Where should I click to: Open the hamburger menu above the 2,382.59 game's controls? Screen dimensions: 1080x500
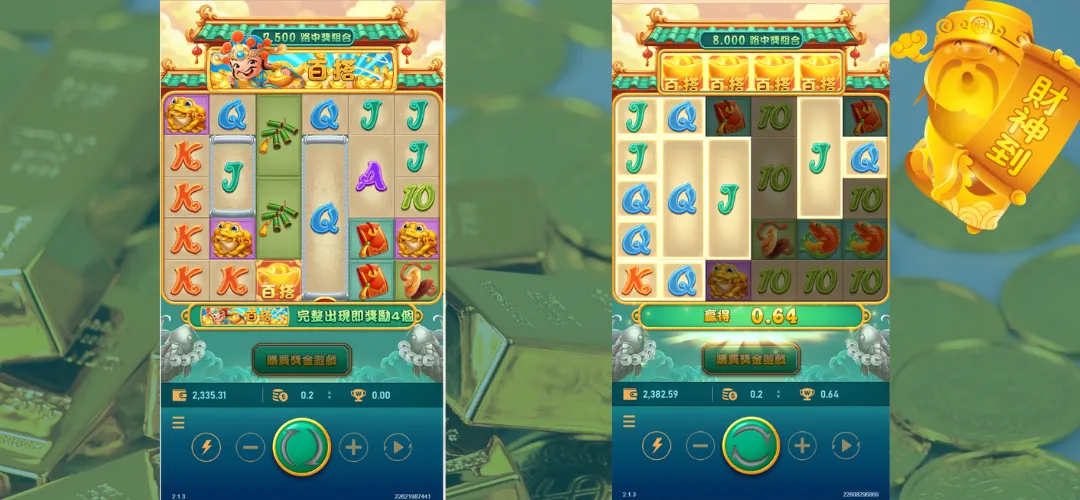coord(627,423)
